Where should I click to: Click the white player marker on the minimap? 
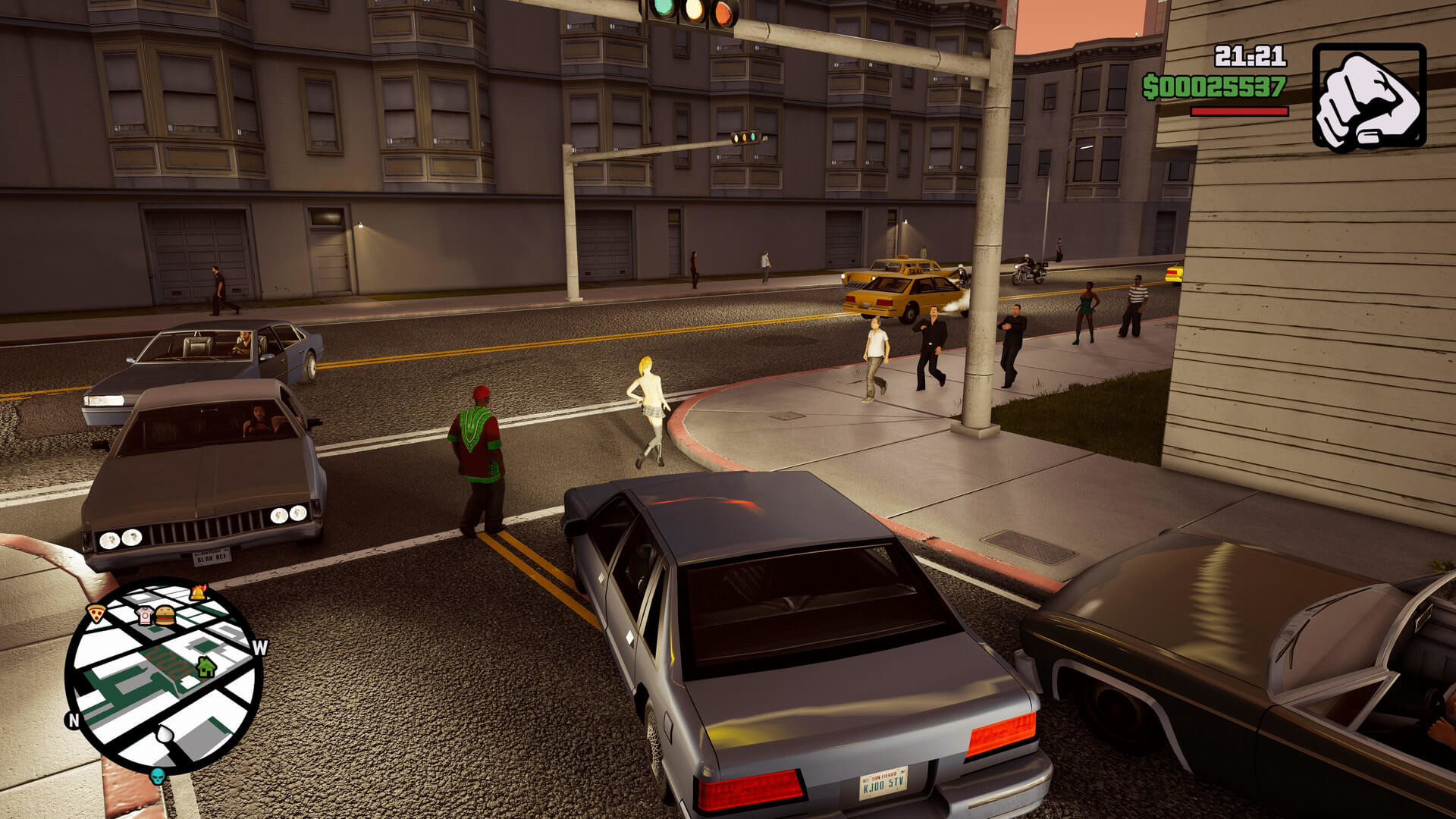pos(165,733)
